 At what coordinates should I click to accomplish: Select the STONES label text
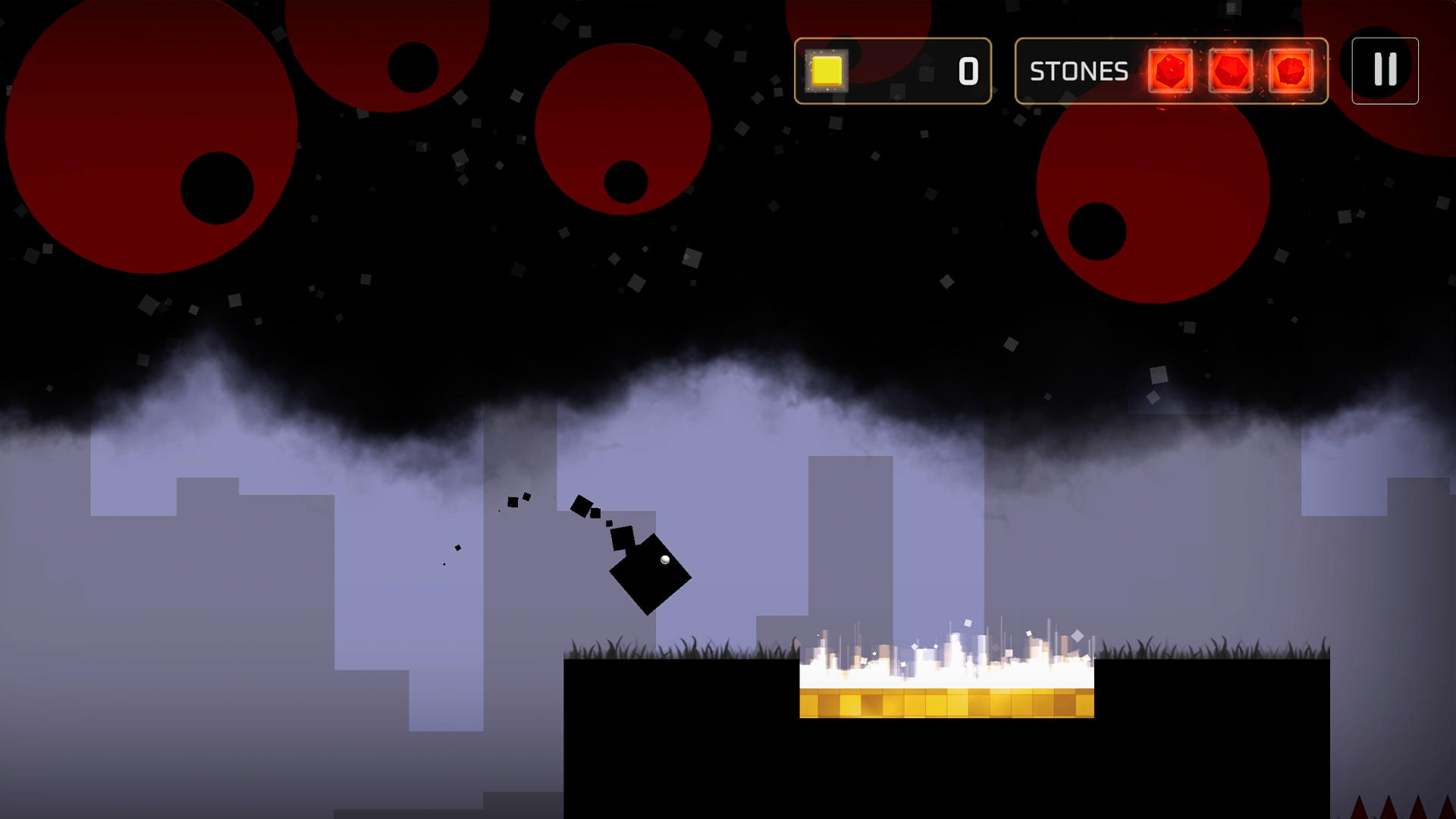point(1078,71)
